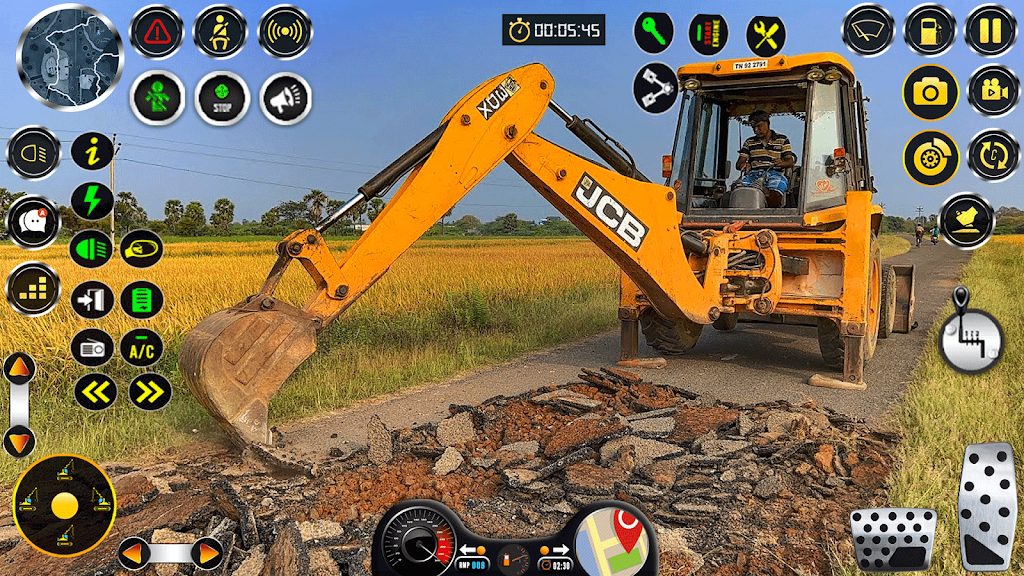The image size is (1024, 576).
Task: Refuel using the fuel pump icon
Action: tap(930, 30)
